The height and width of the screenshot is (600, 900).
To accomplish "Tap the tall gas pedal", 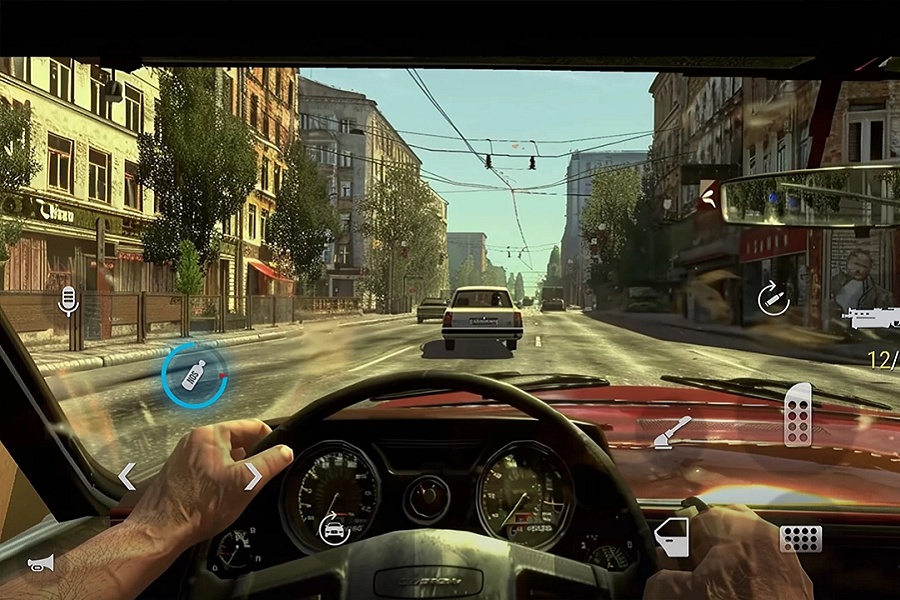I will [x=797, y=414].
